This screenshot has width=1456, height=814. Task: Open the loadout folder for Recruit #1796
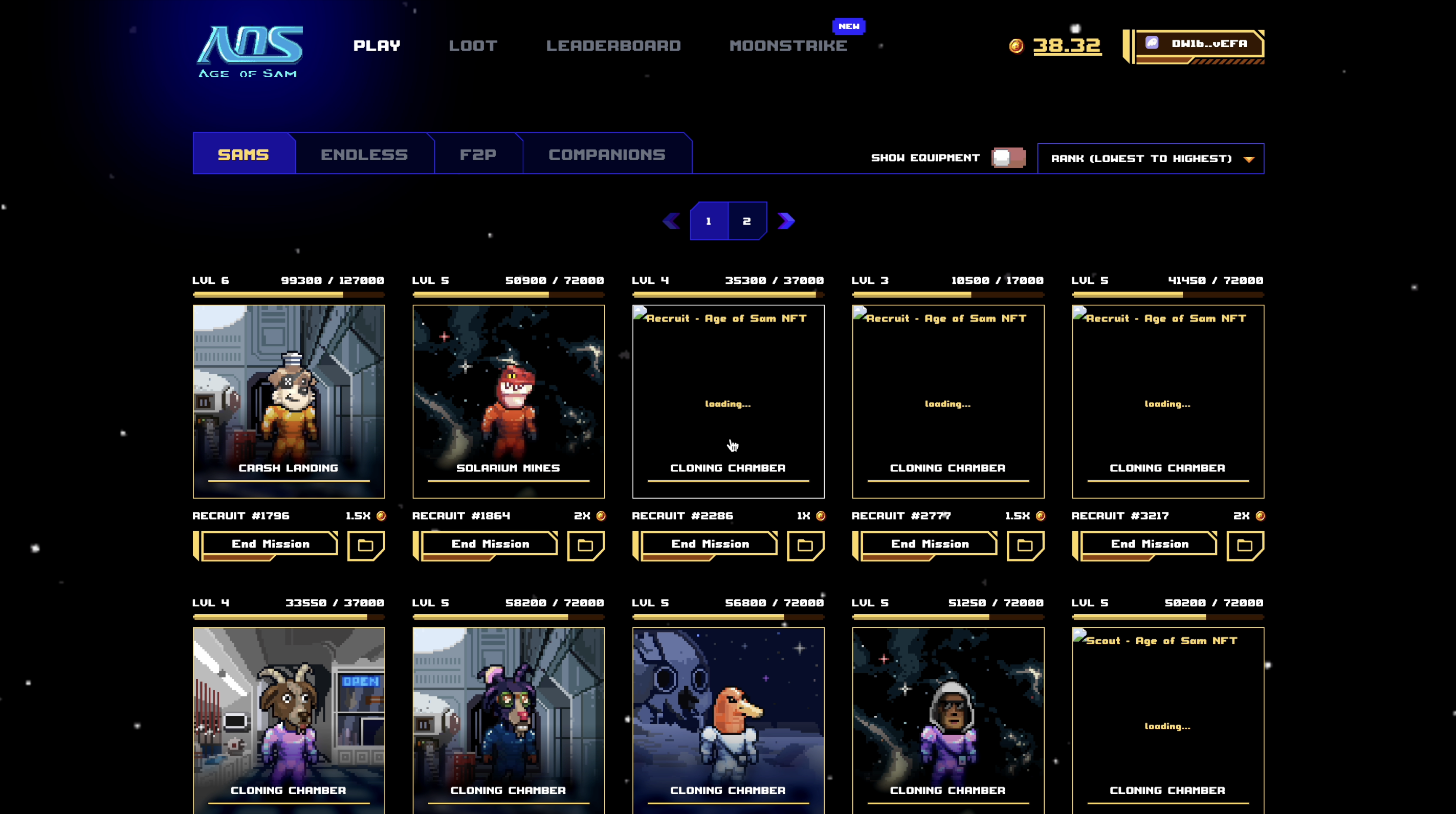366,545
